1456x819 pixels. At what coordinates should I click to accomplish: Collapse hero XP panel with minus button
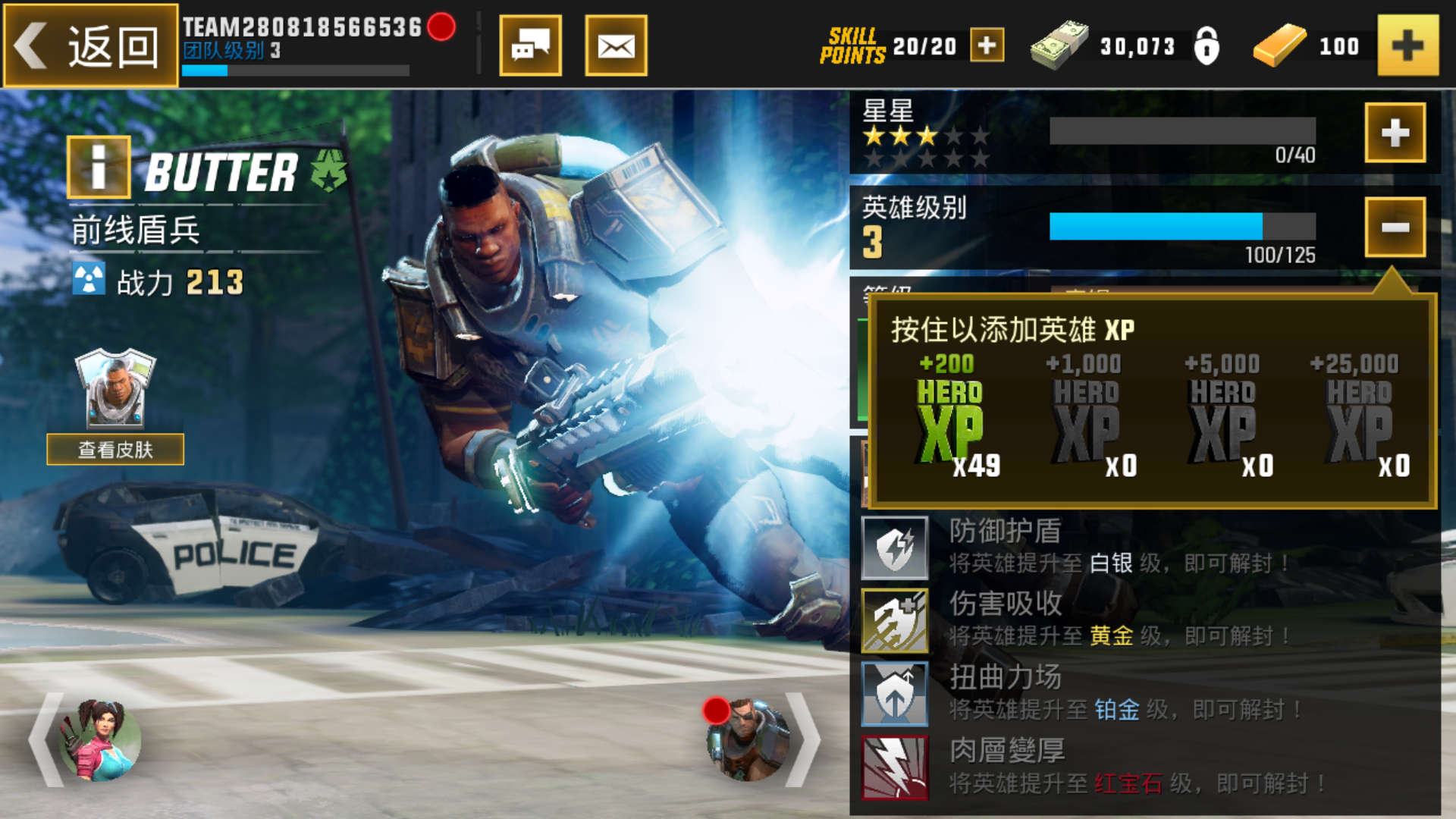click(1395, 227)
